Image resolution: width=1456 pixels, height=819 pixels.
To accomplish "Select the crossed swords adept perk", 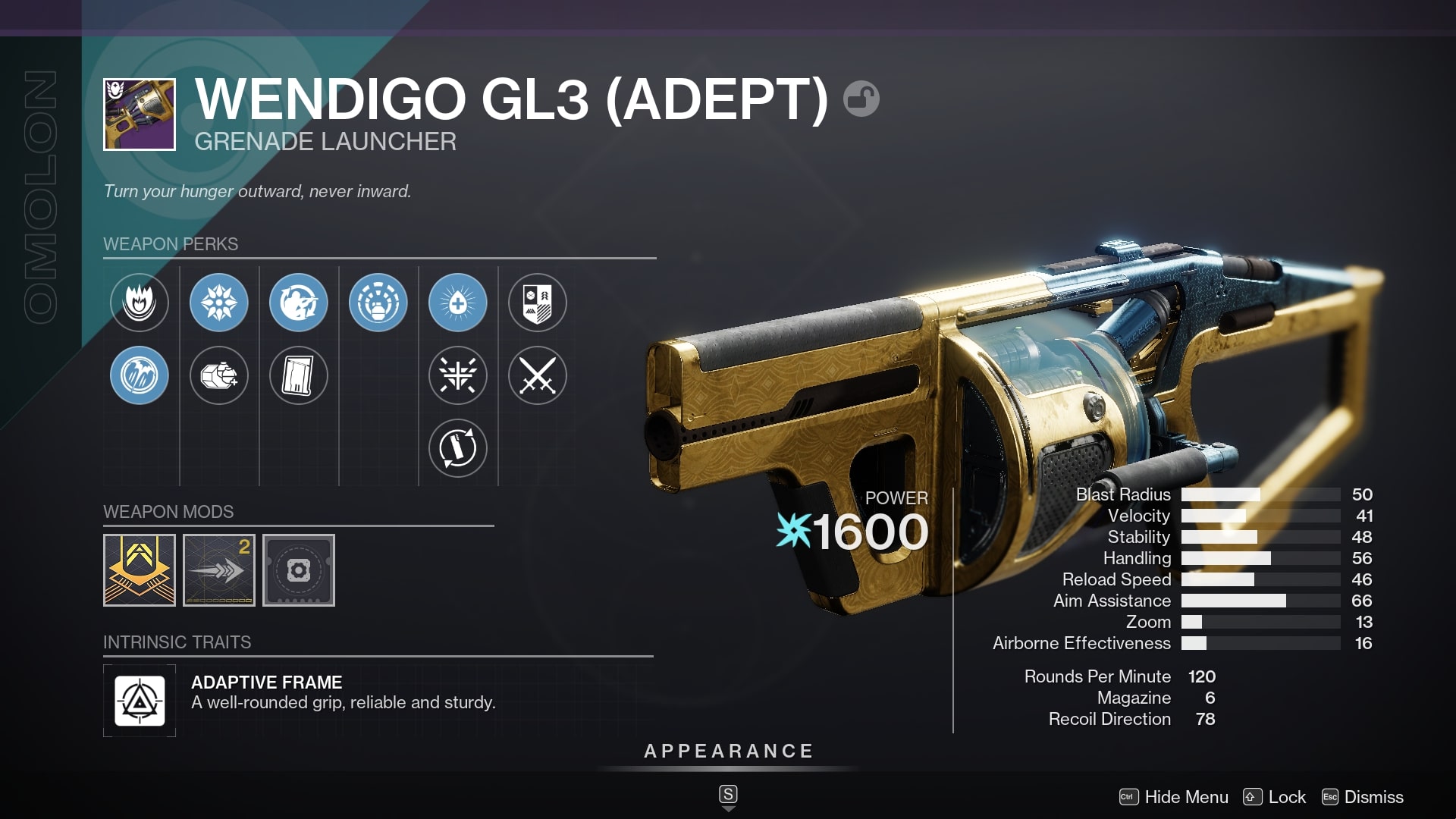I will pos(537,375).
